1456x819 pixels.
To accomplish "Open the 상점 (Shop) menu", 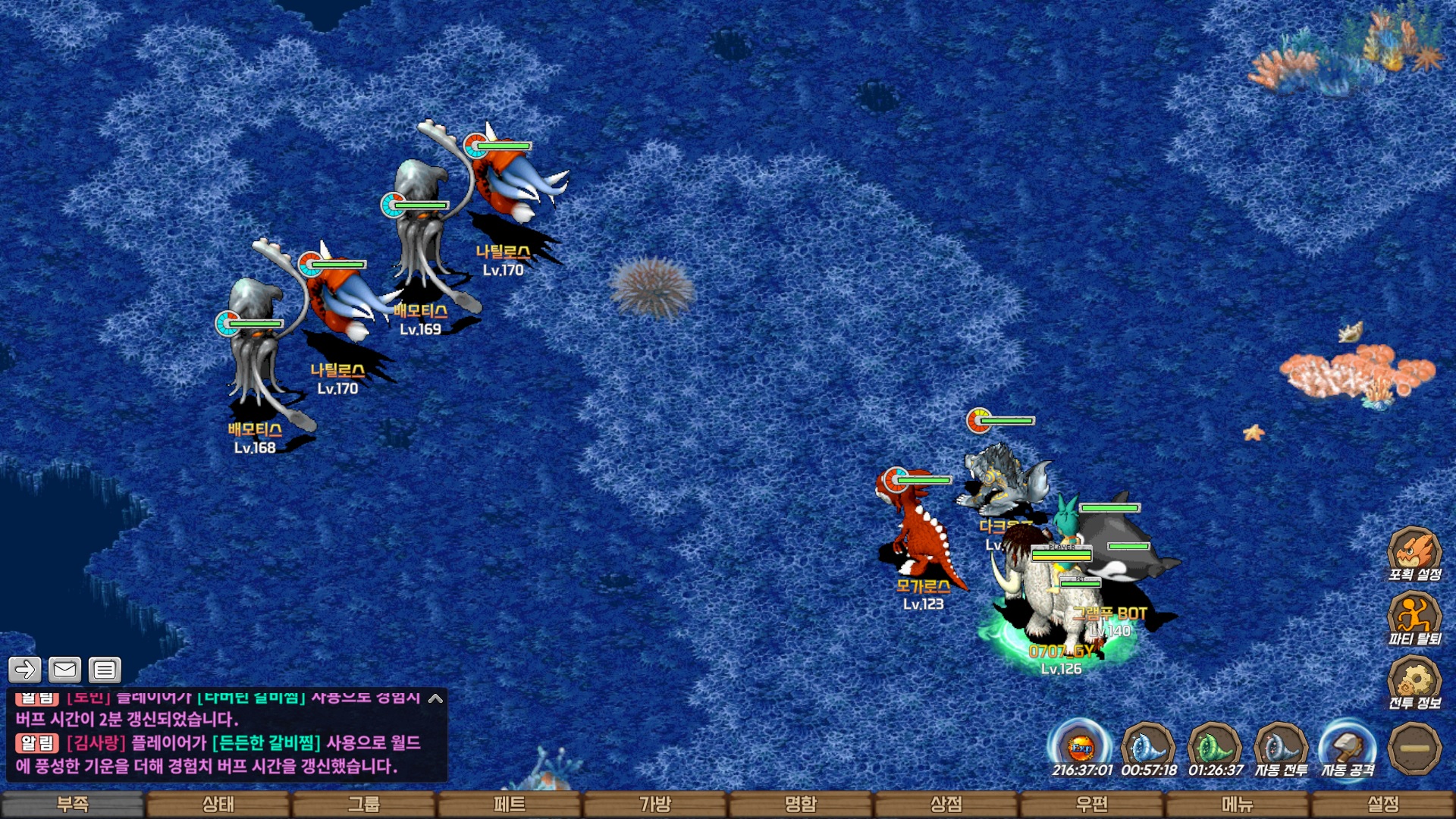I will 946,804.
